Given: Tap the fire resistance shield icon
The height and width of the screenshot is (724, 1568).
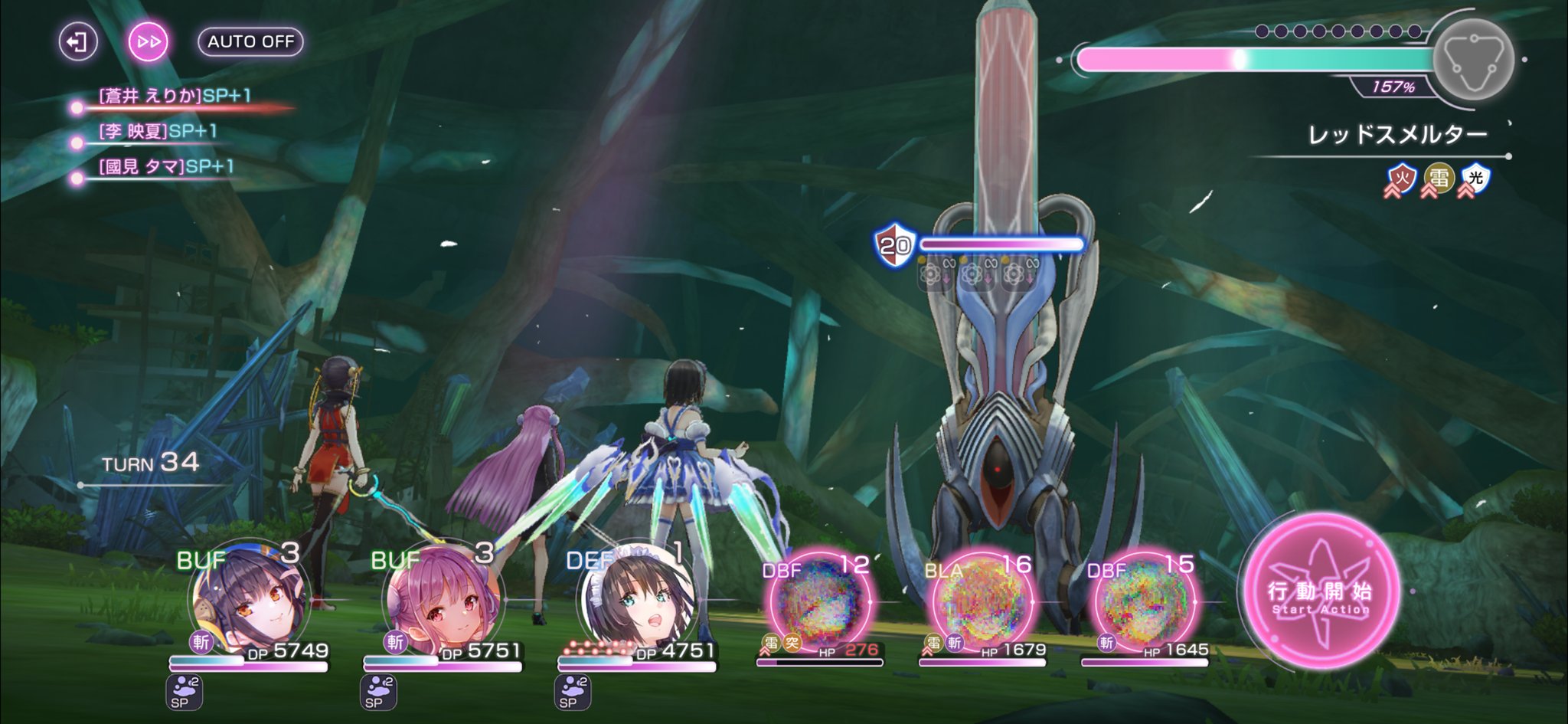Looking at the screenshot, I should tap(1402, 179).
